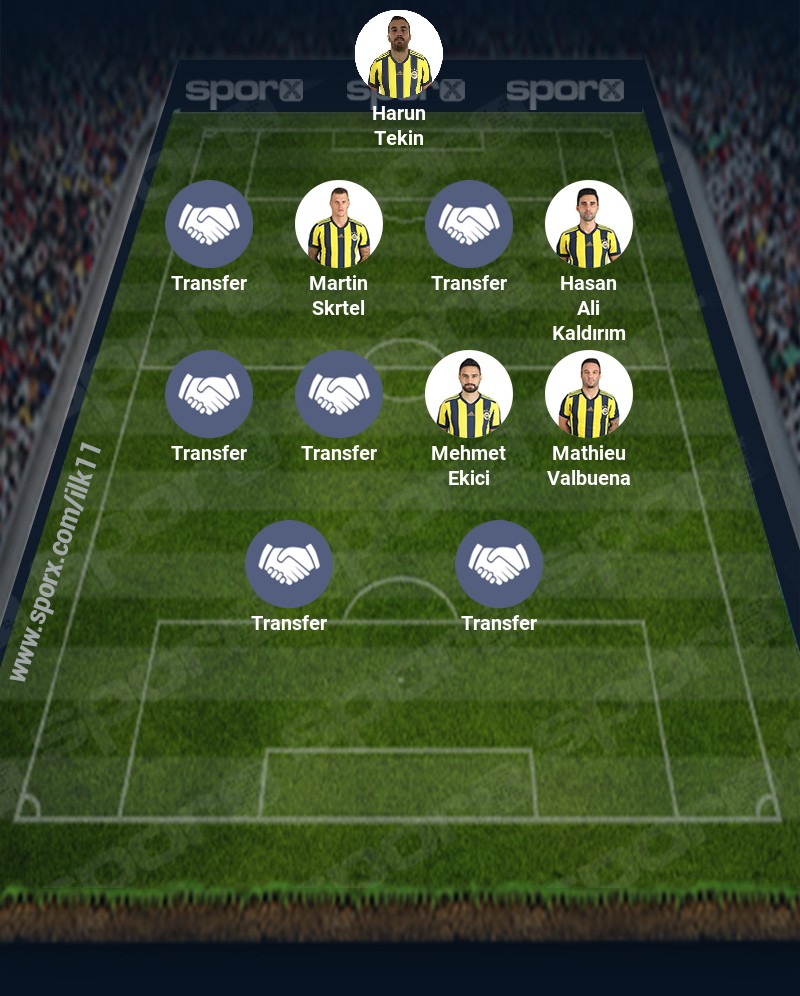
Task: Select goalkeeper Harun Tekin's portrait
Action: click(399, 54)
